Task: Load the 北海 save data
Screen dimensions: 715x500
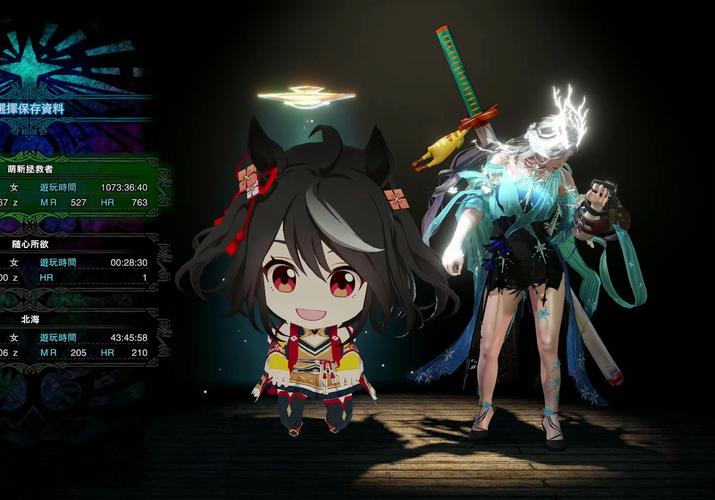Action: tap(78, 338)
